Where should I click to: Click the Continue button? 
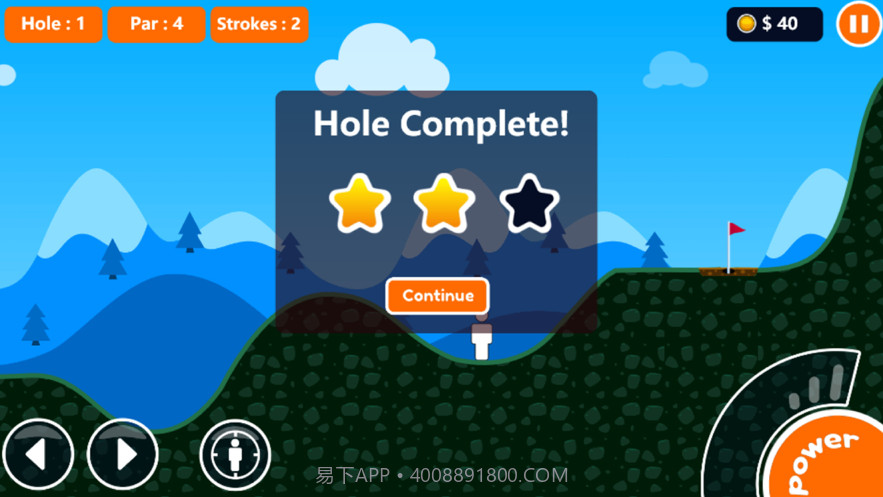tap(437, 296)
